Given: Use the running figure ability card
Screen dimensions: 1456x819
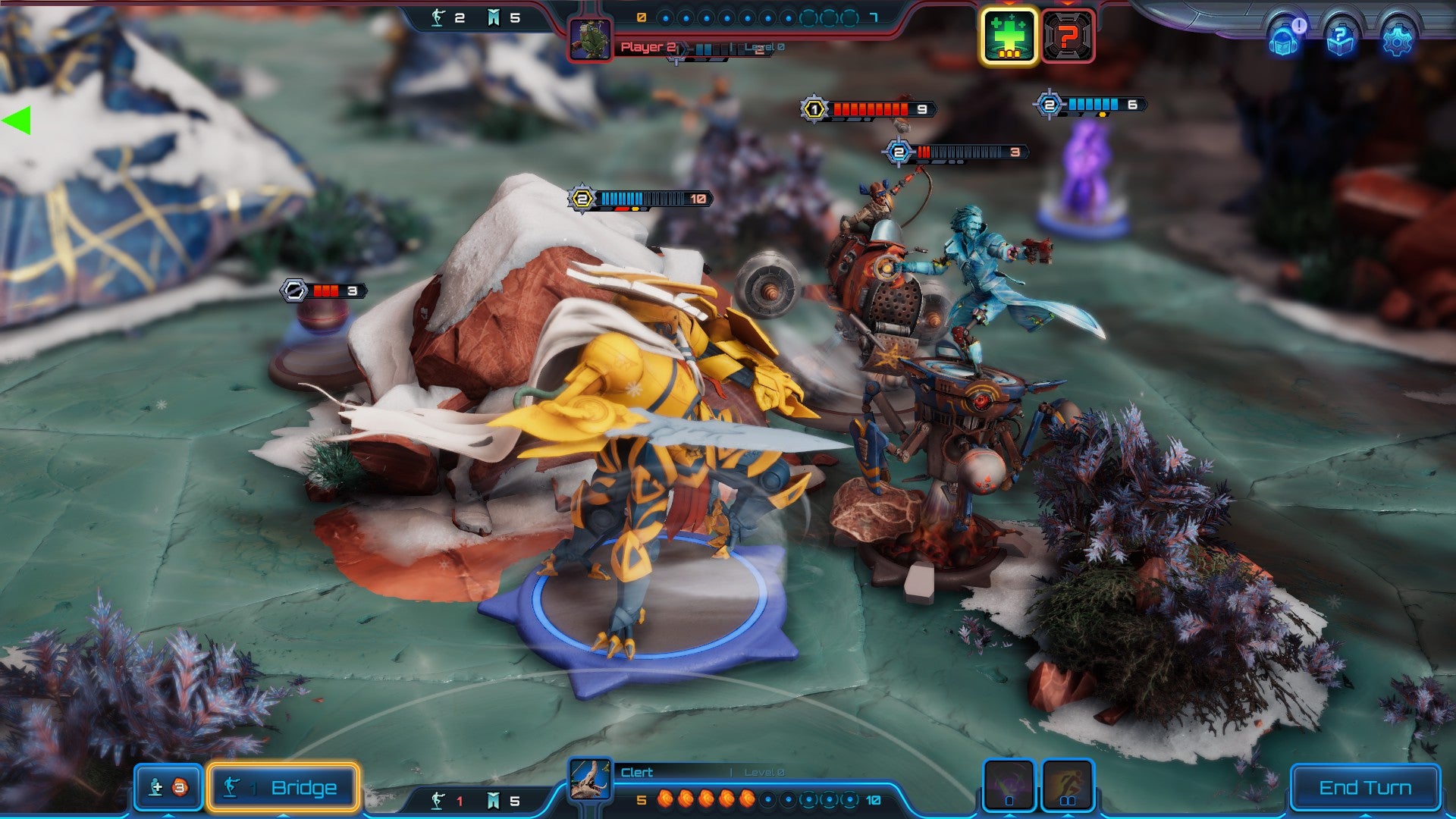Looking at the screenshot, I should pyautogui.click(x=1068, y=785).
